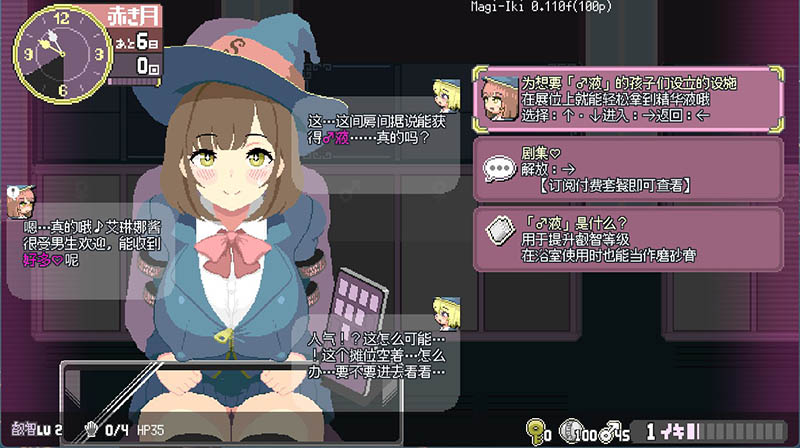Image resolution: width=800 pixels, height=448 pixels.
Task: Choose the 是什么? help entry
Action: pyautogui.click(x=628, y=238)
